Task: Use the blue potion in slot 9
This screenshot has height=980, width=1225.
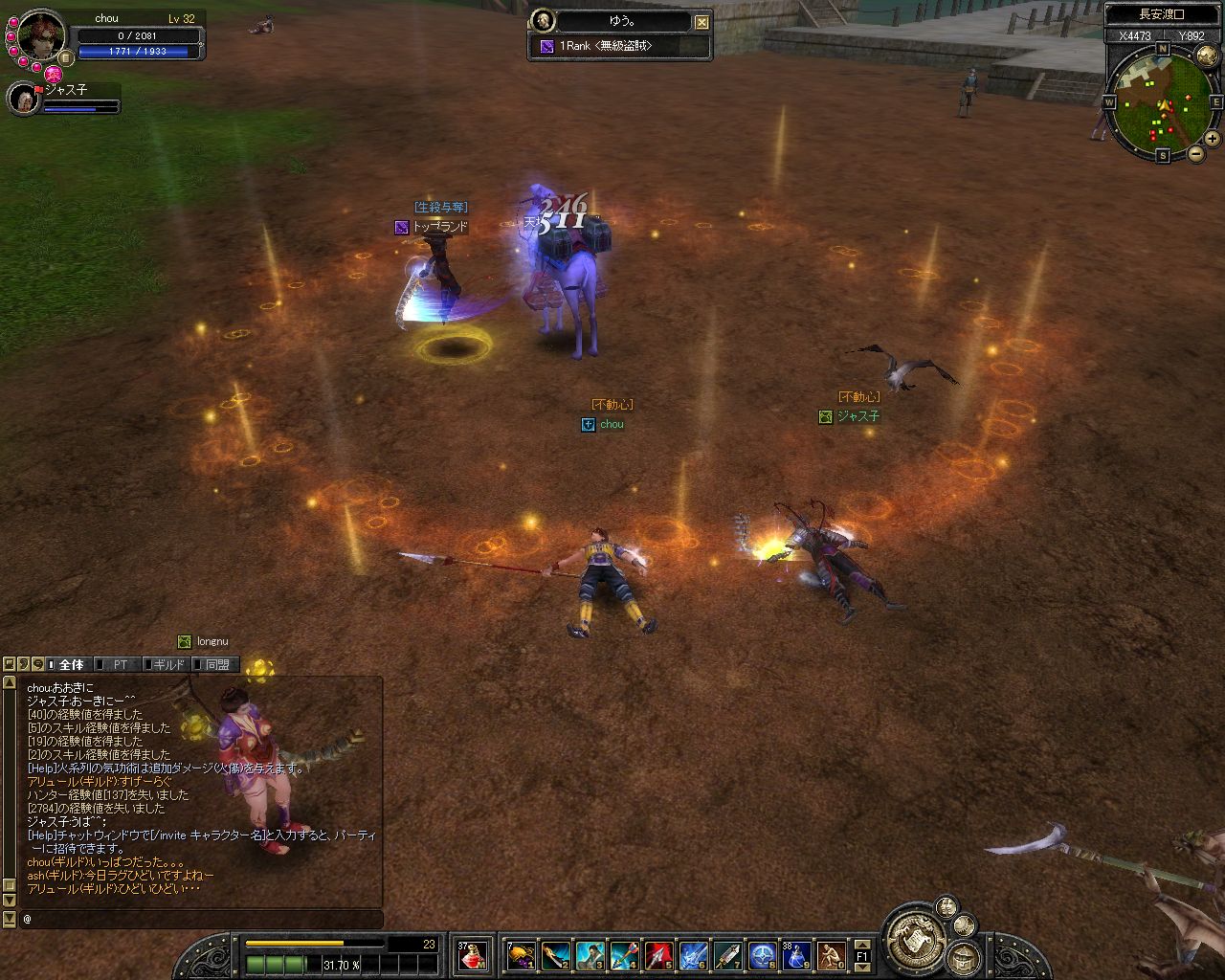Action: tap(796, 955)
